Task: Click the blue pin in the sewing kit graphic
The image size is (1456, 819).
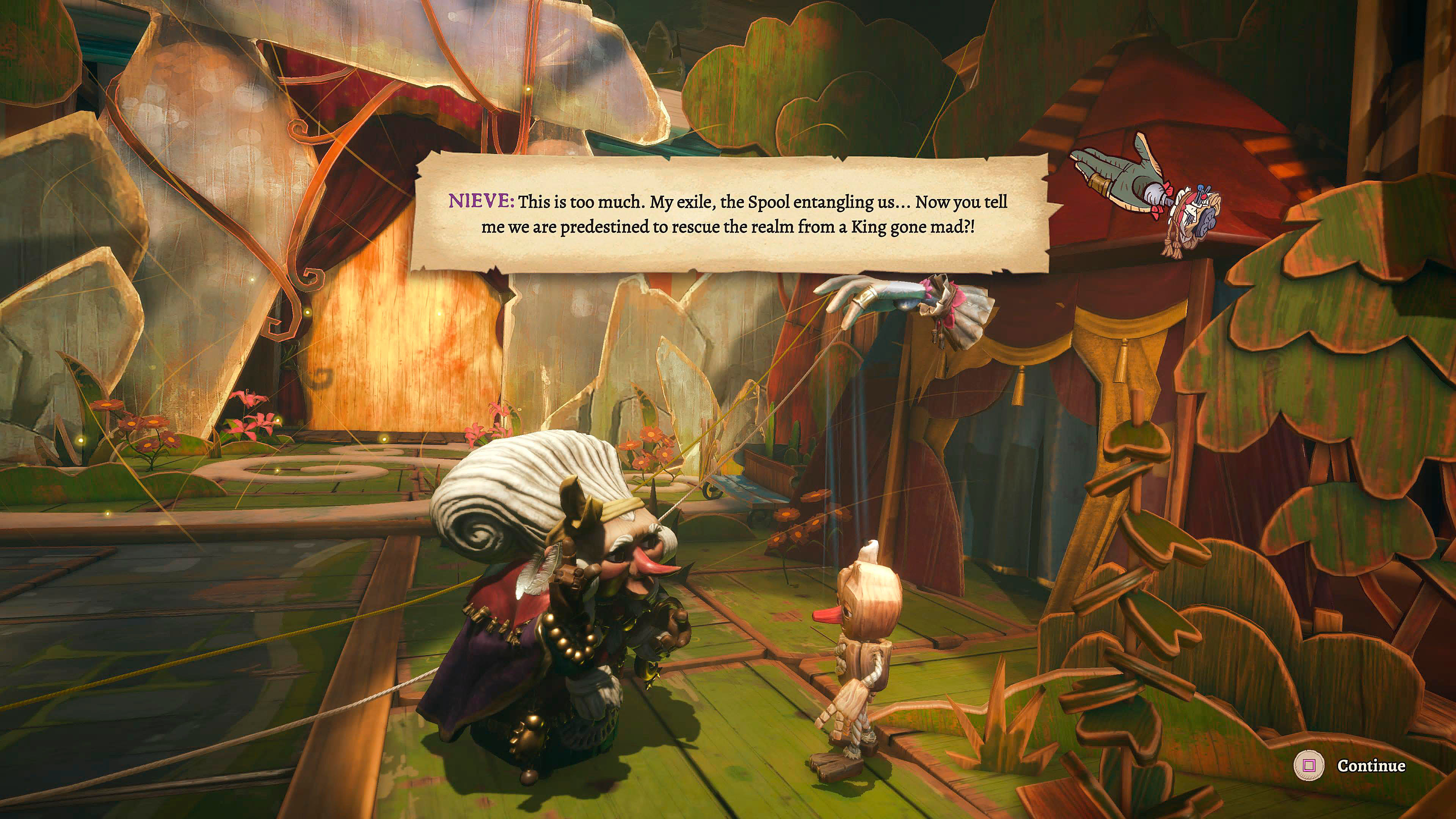Action: (1200, 188)
